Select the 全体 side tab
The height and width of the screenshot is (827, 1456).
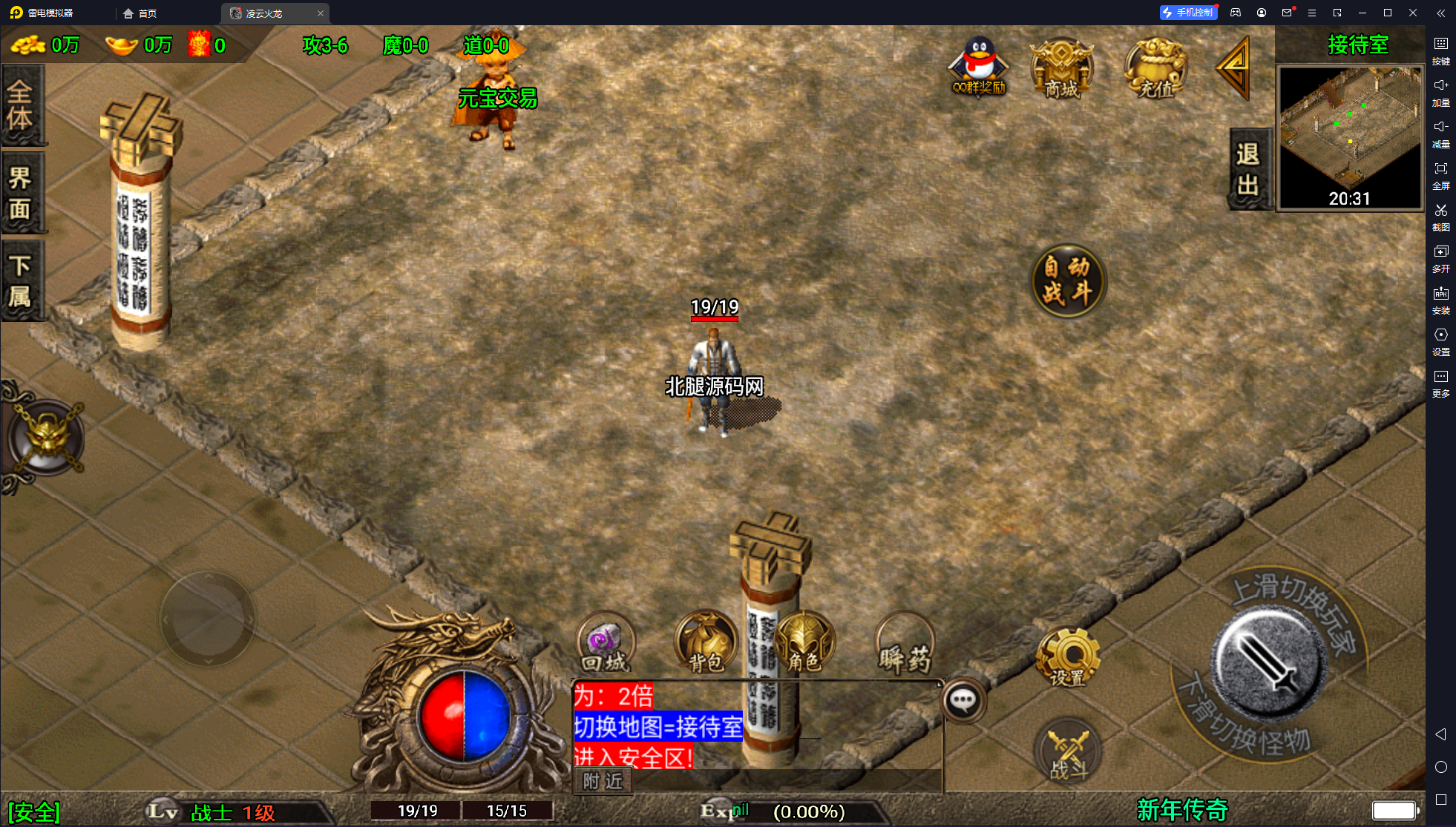point(21,105)
